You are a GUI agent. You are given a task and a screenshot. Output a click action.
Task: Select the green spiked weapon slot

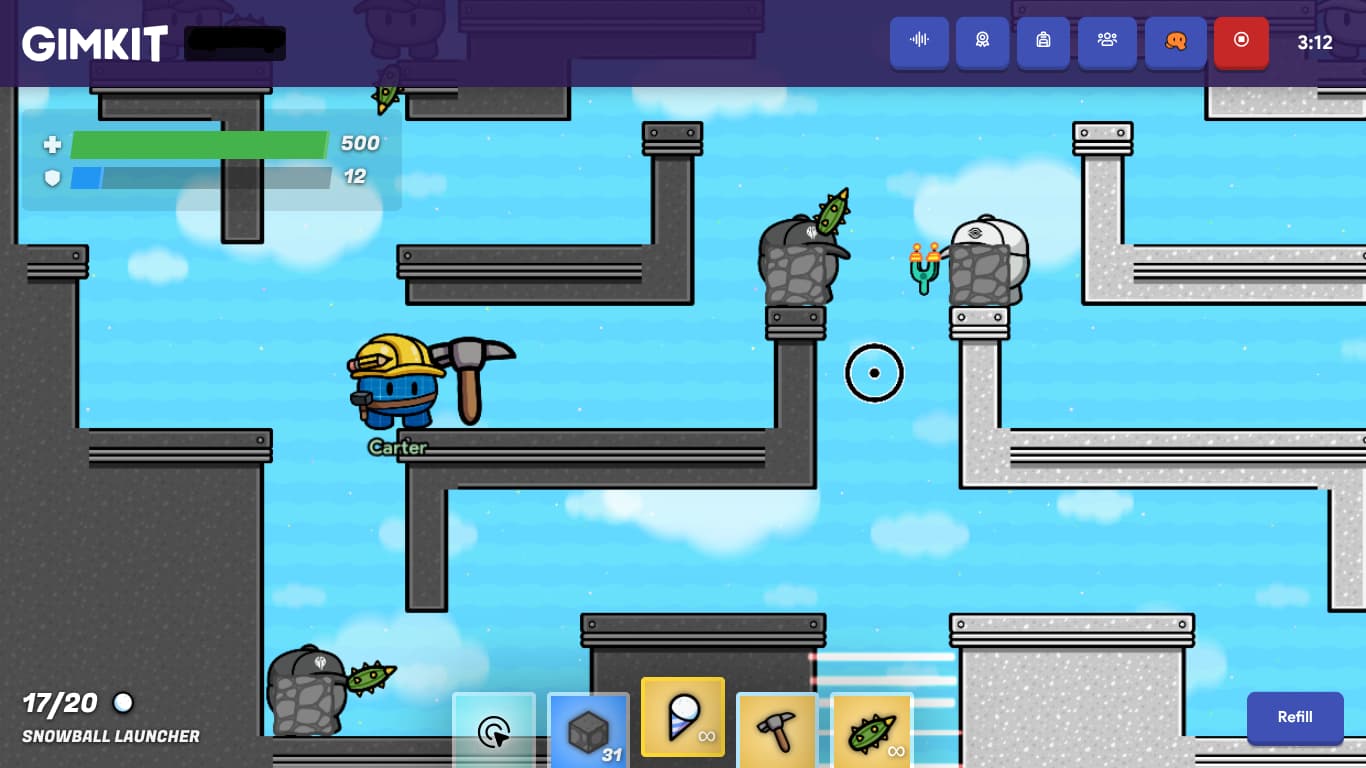871,730
